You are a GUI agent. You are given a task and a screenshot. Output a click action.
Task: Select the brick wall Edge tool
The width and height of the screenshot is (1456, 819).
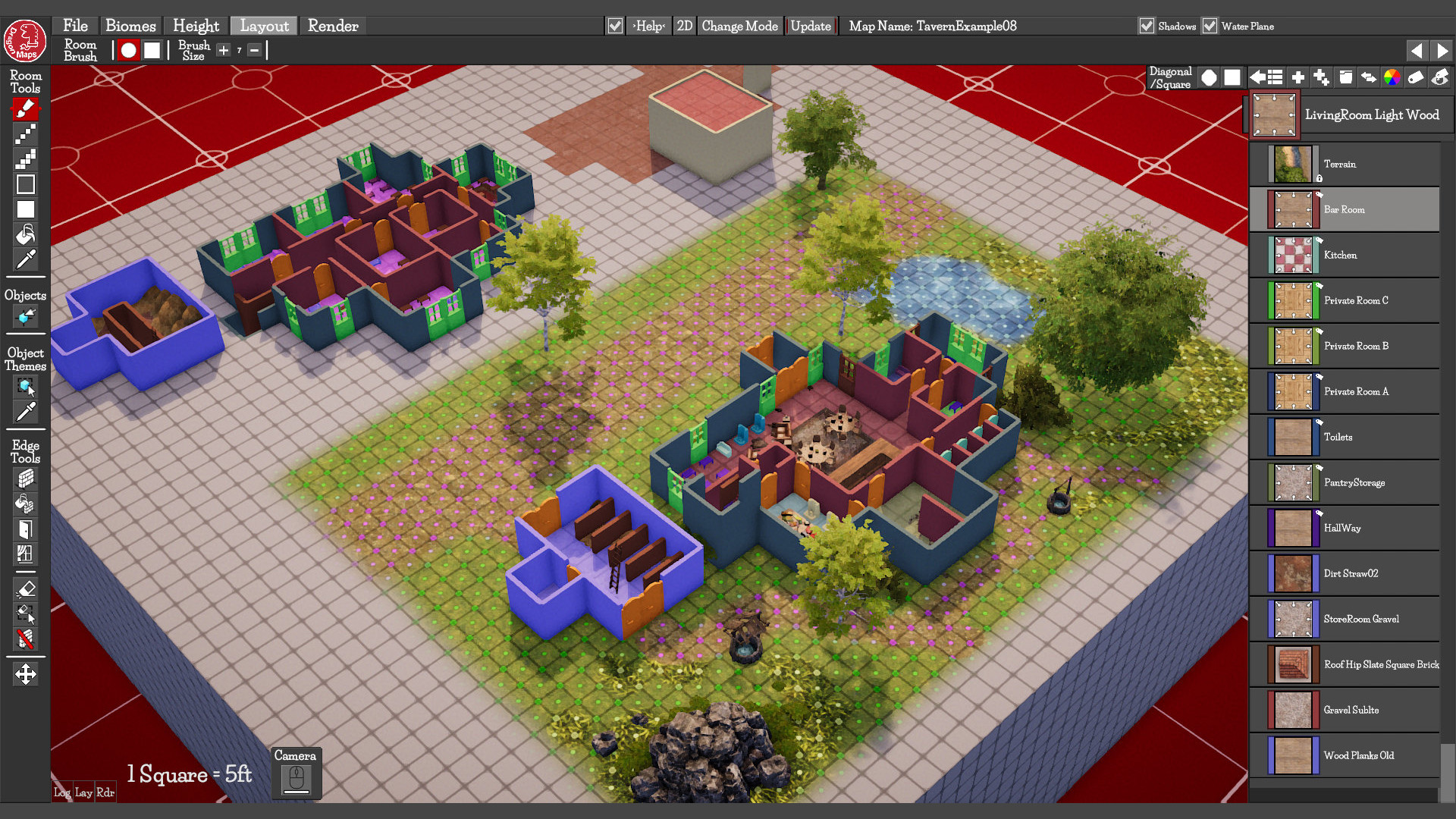[x=26, y=479]
